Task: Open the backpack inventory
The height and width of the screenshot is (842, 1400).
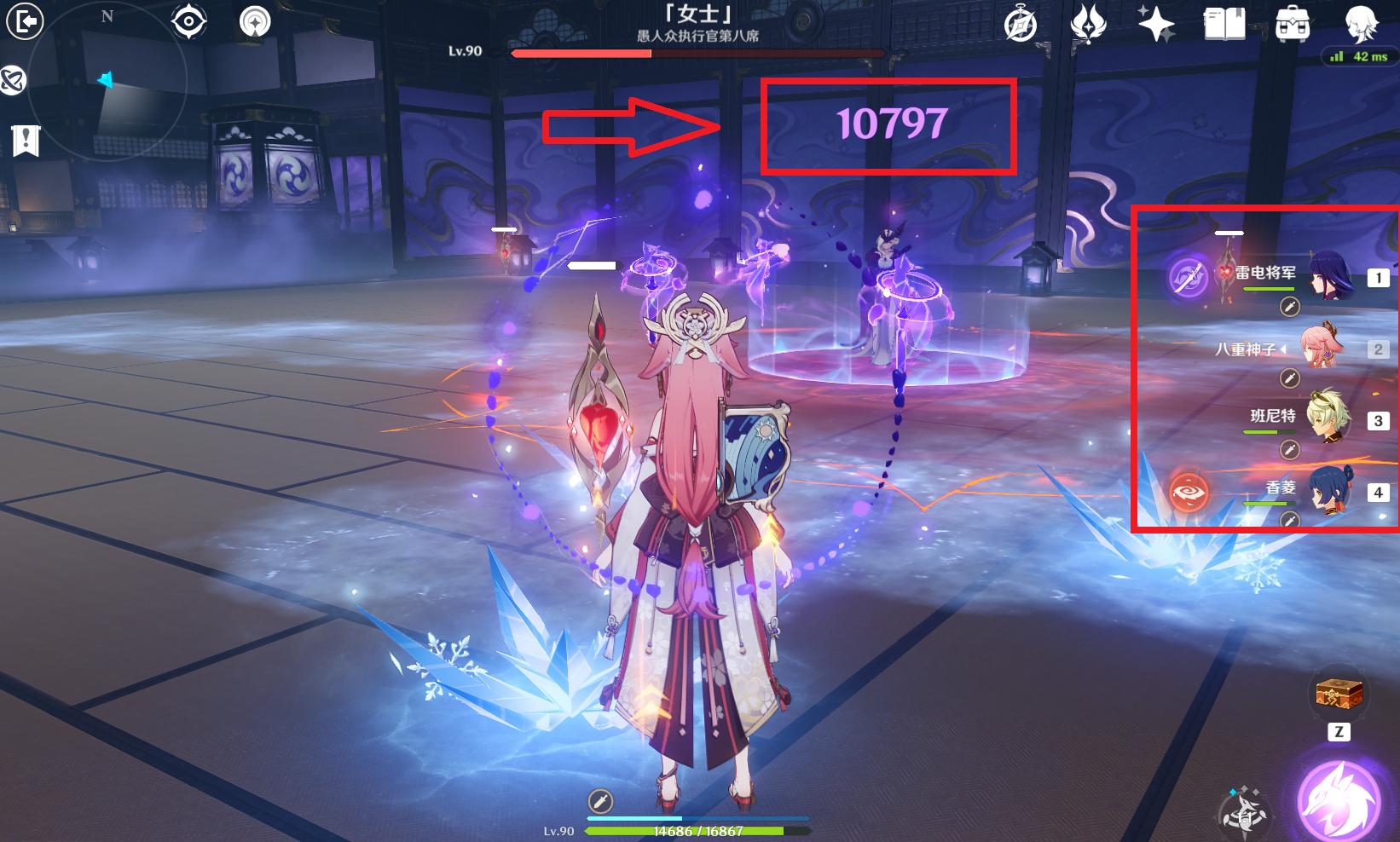Action: click(1293, 24)
